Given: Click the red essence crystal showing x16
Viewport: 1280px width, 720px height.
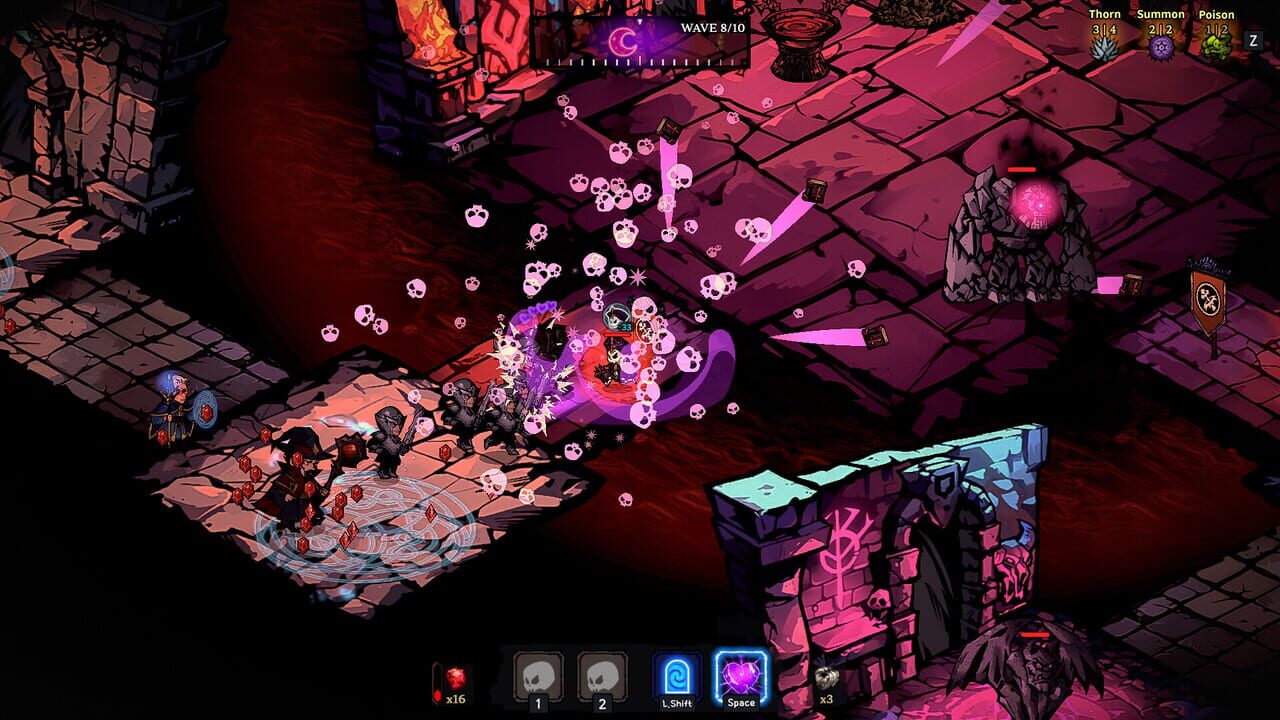Looking at the screenshot, I should (x=454, y=678).
